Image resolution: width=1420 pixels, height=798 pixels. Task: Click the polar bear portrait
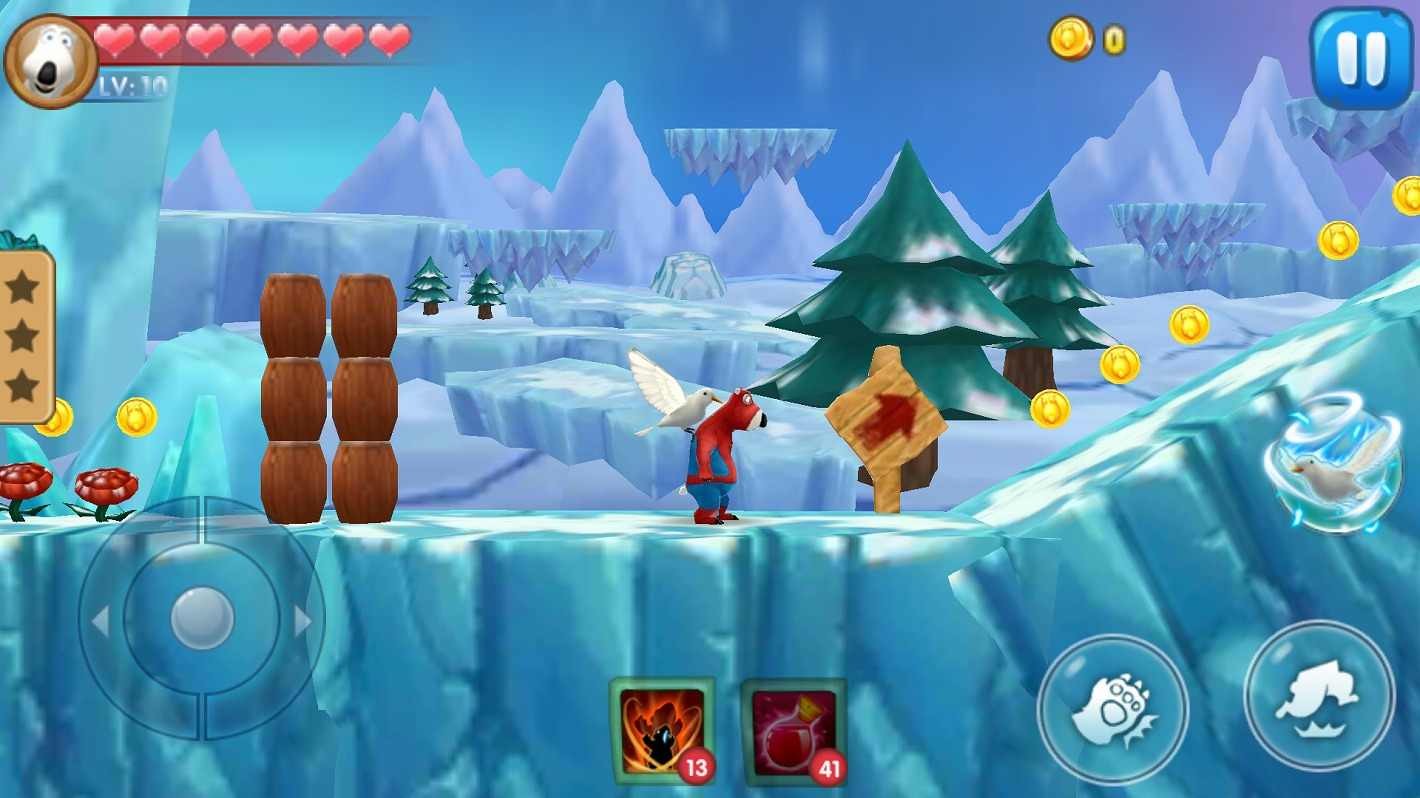50,61
